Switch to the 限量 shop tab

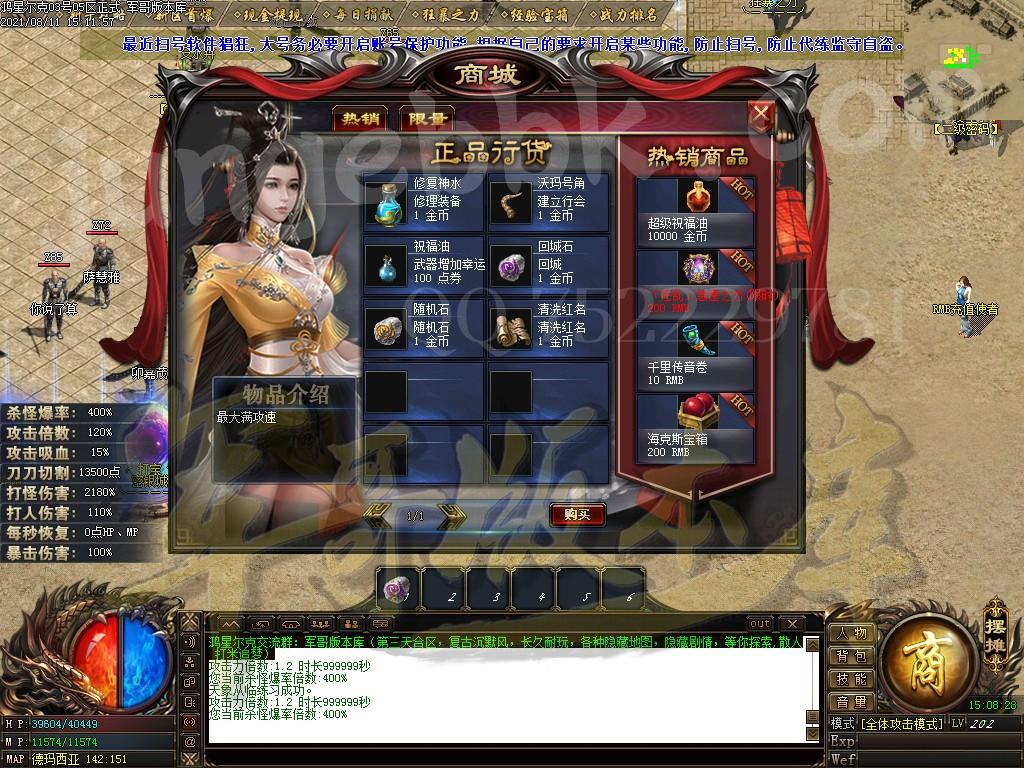[426, 119]
